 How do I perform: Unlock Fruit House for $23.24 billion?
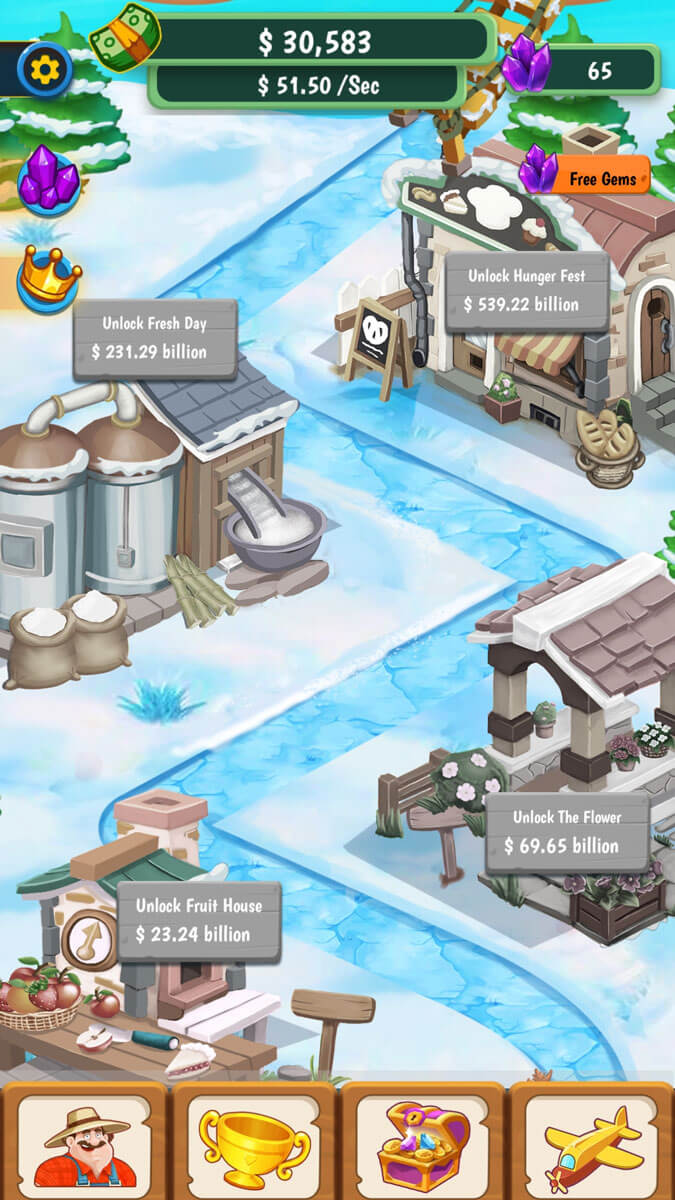click(x=199, y=921)
